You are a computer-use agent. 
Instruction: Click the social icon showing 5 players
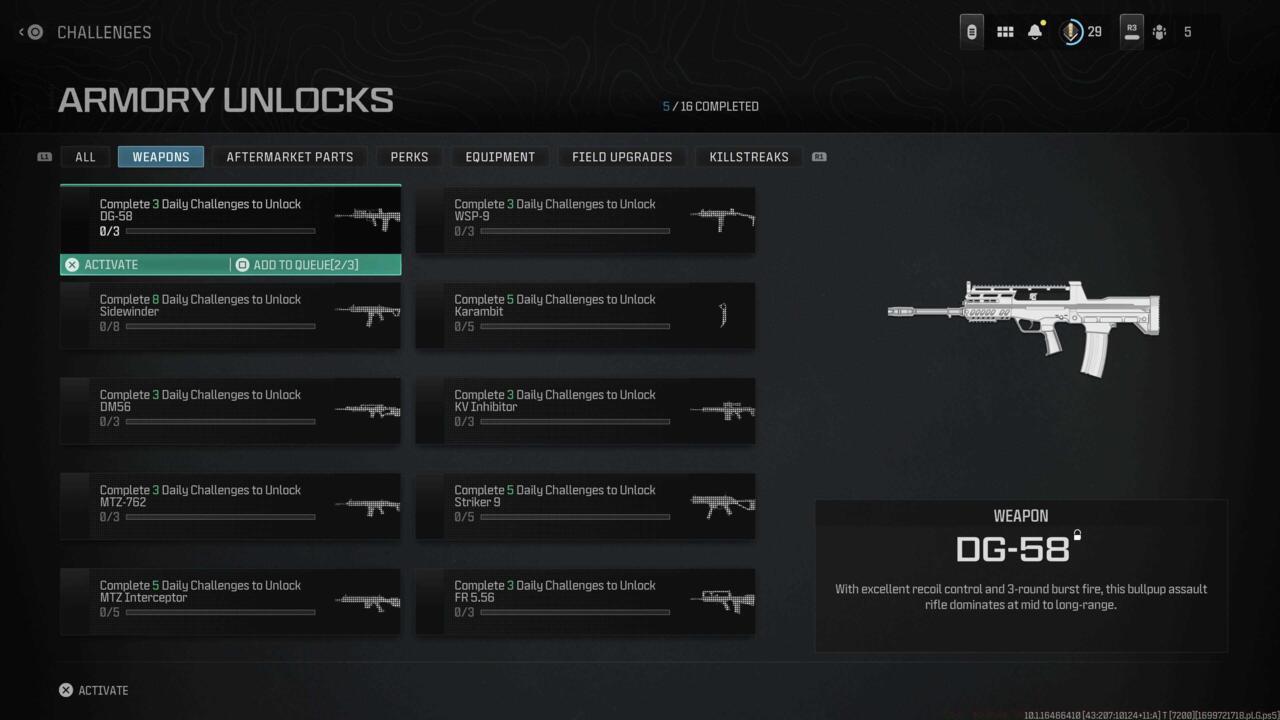[x=1160, y=31]
